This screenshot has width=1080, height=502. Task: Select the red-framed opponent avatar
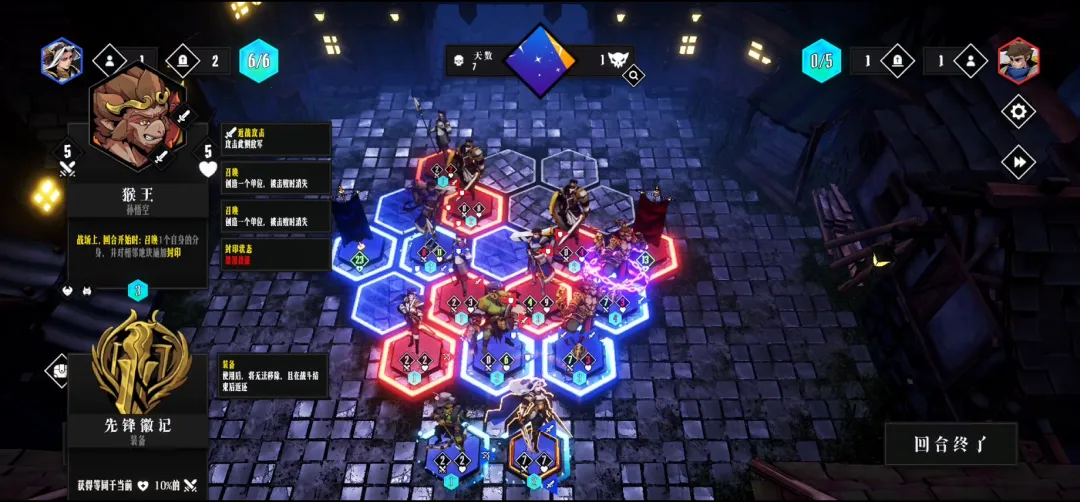[x=1018, y=60]
